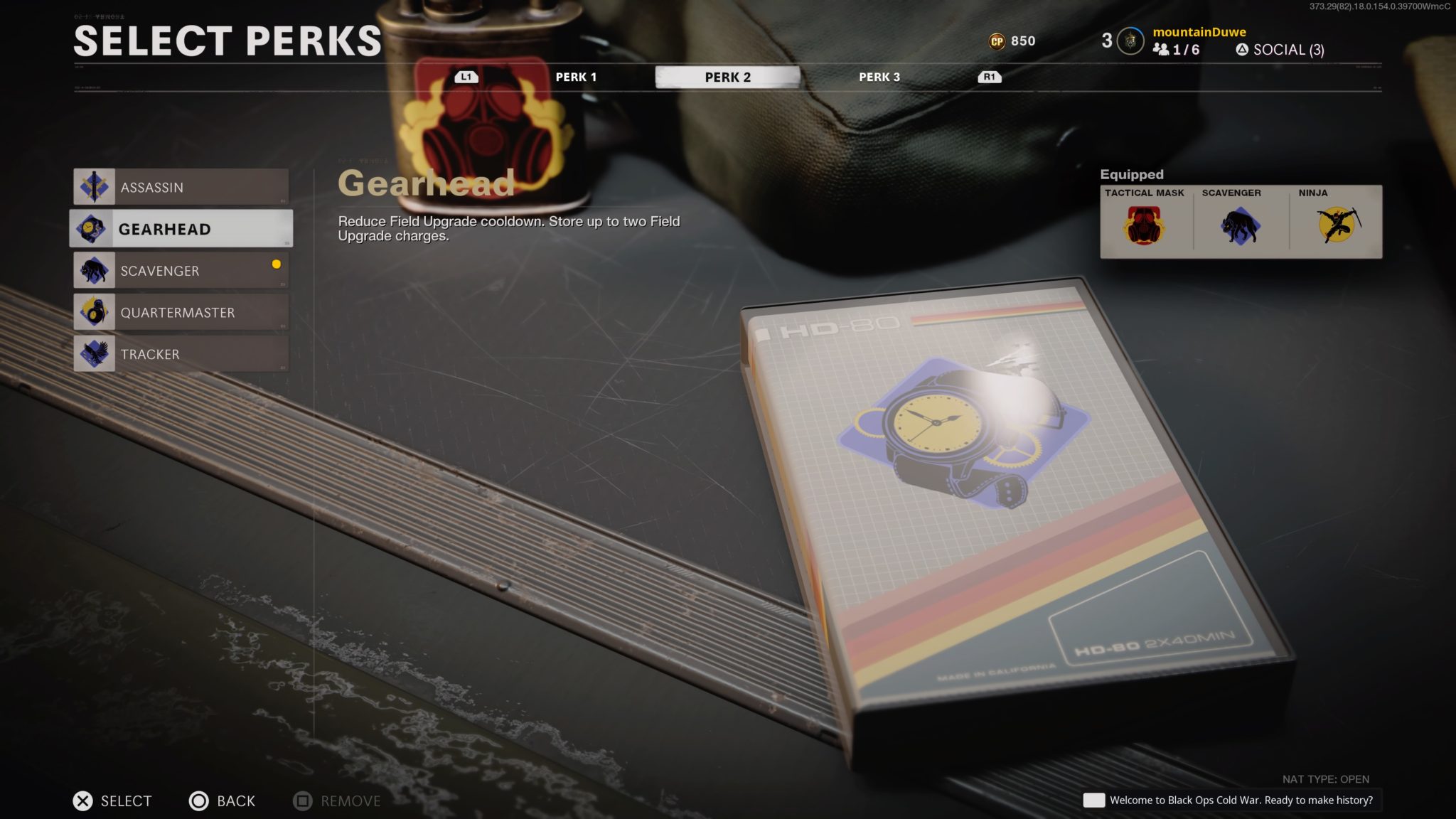Click the Black Ops Cold War welcome notification
1456x819 pixels.
(x=1230, y=800)
